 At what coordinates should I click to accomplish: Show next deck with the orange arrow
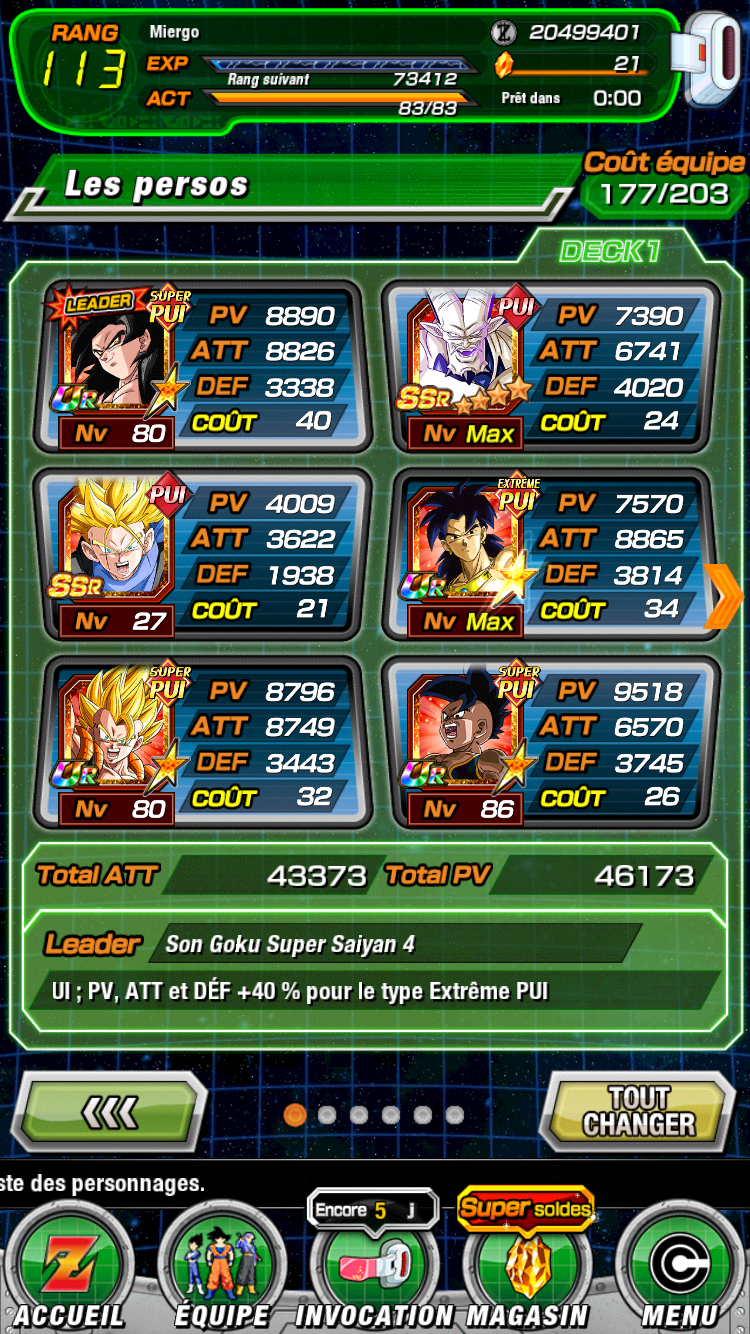point(723,597)
